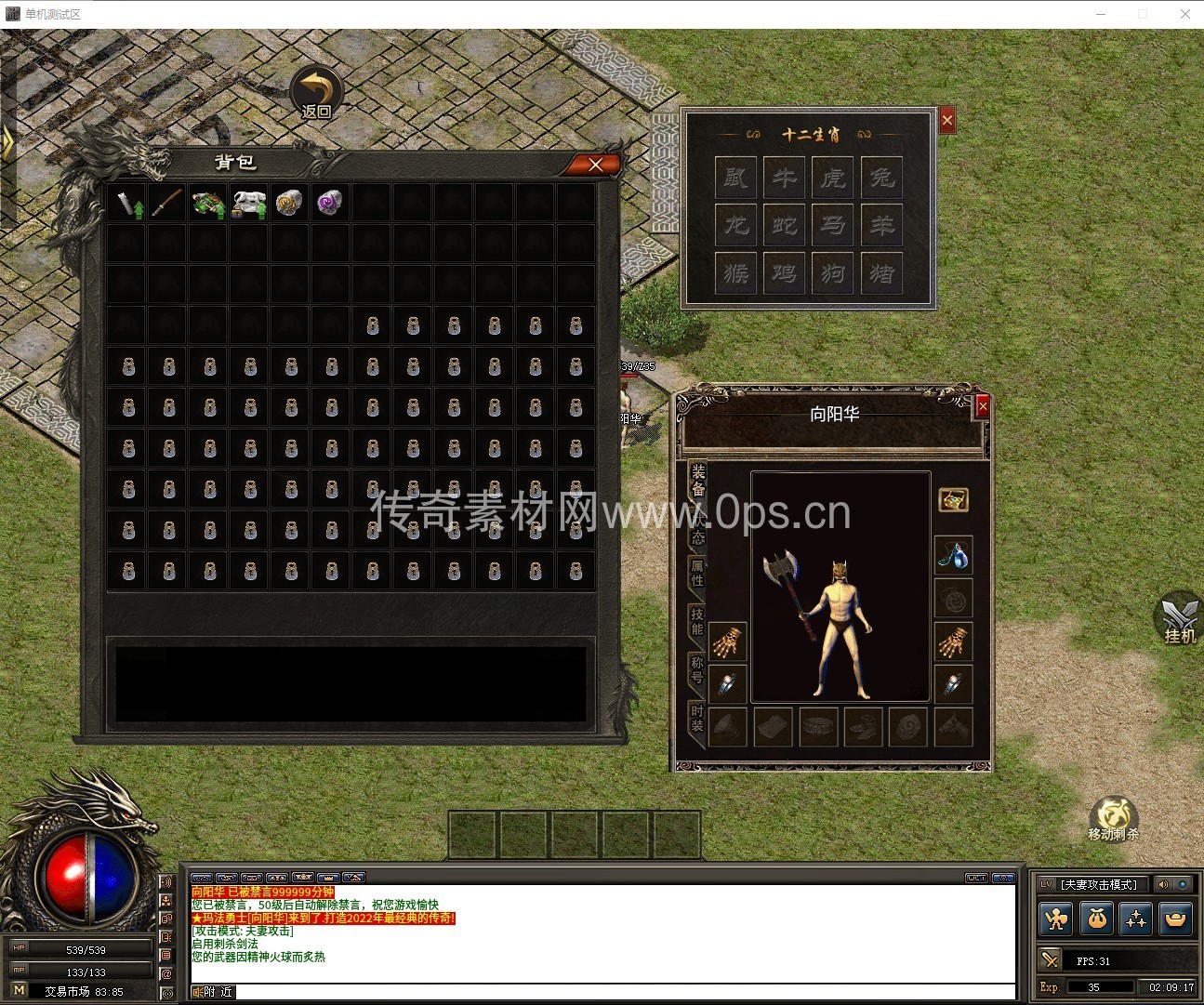Open the bag icon in the bottom panel
The height and width of the screenshot is (1005, 1204).
click(x=1097, y=919)
